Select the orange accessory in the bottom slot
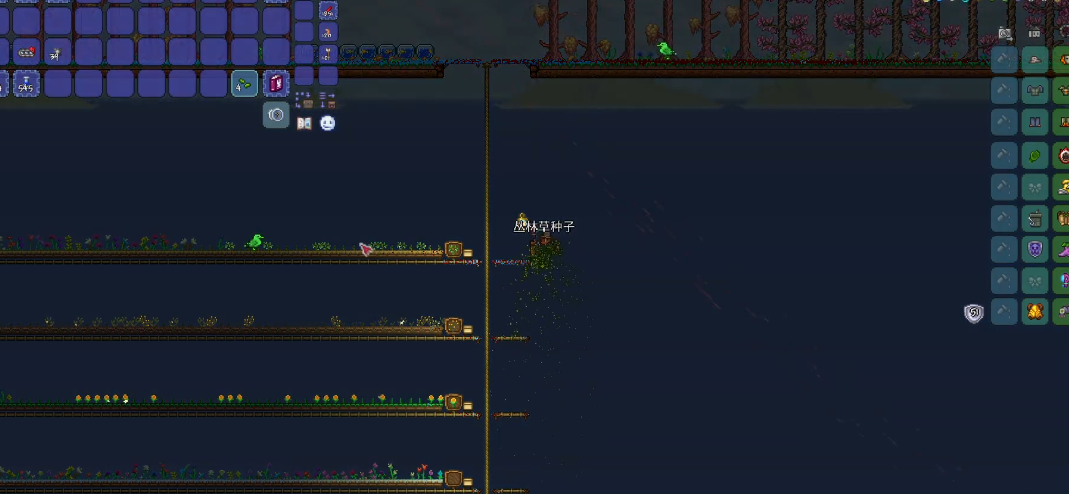 coord(1035,311)
